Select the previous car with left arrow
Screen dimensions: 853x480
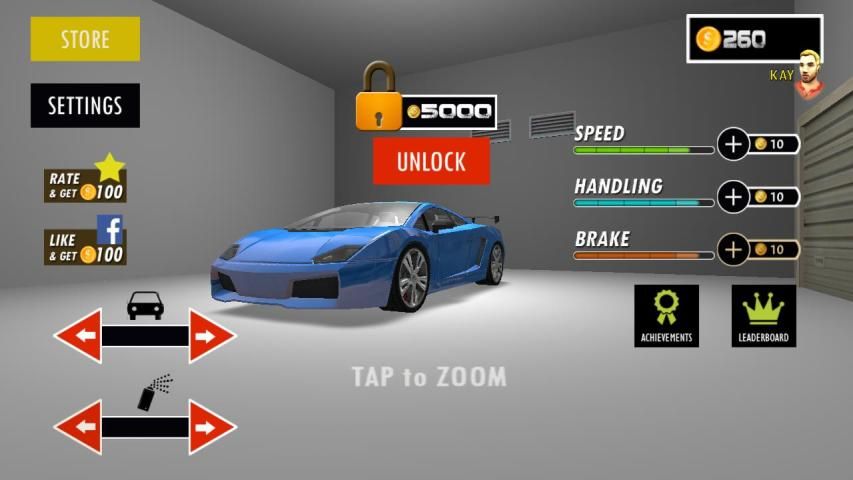pos(79,336)
